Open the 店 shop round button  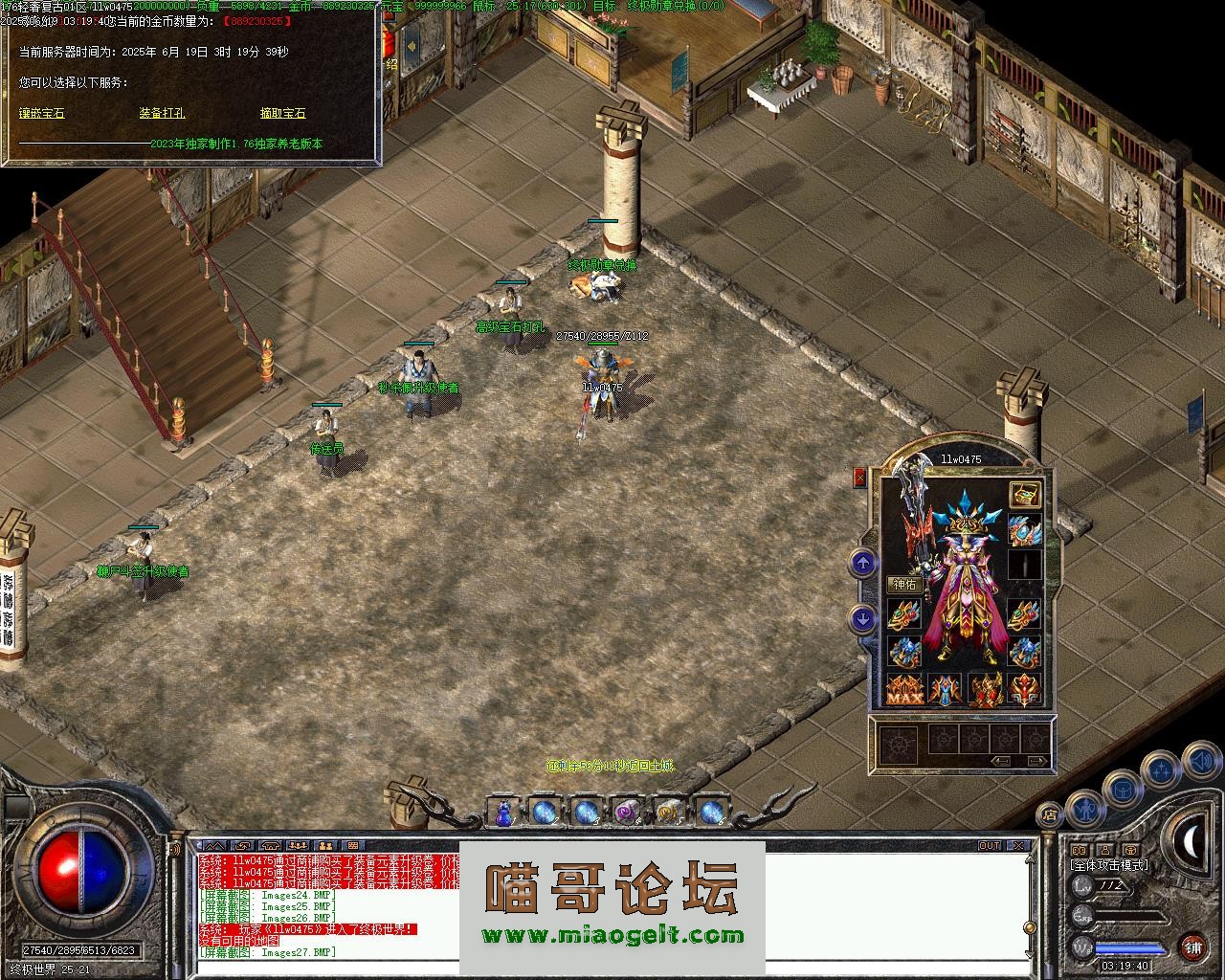(x=1050, y=815)
